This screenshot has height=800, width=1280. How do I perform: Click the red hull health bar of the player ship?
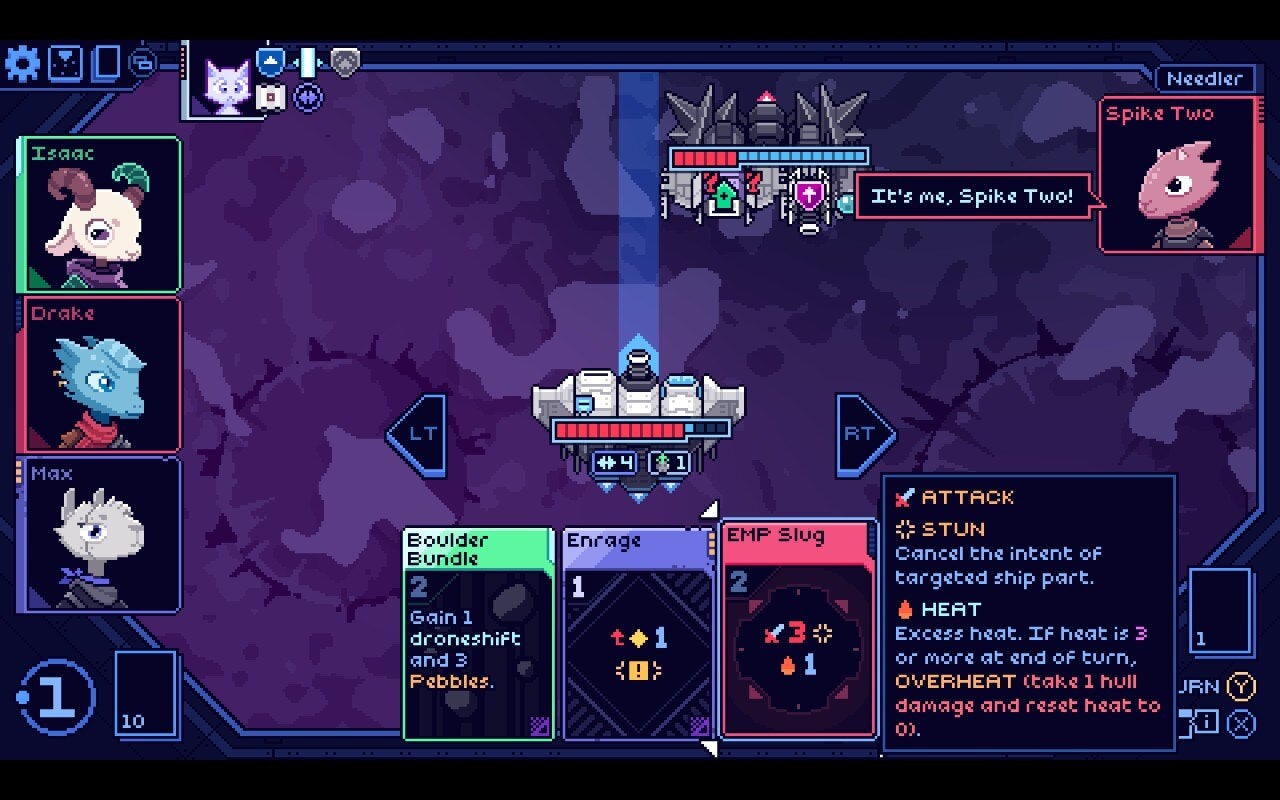click(620, 430)
